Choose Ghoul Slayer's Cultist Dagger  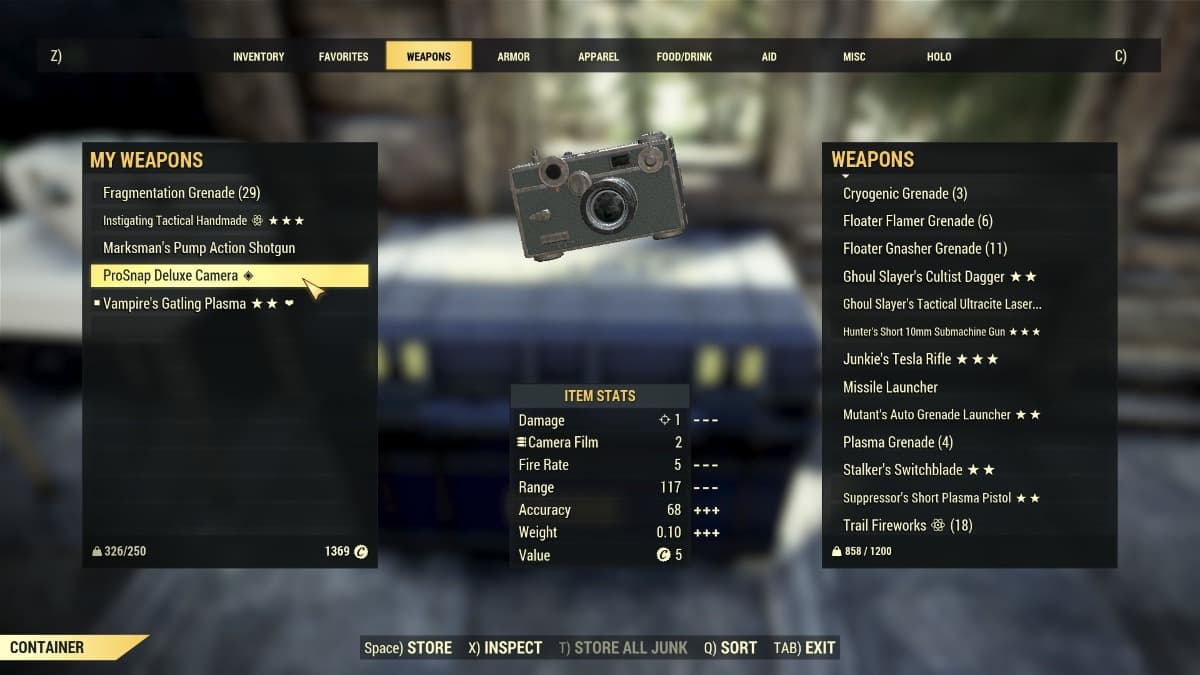[939, 277]
